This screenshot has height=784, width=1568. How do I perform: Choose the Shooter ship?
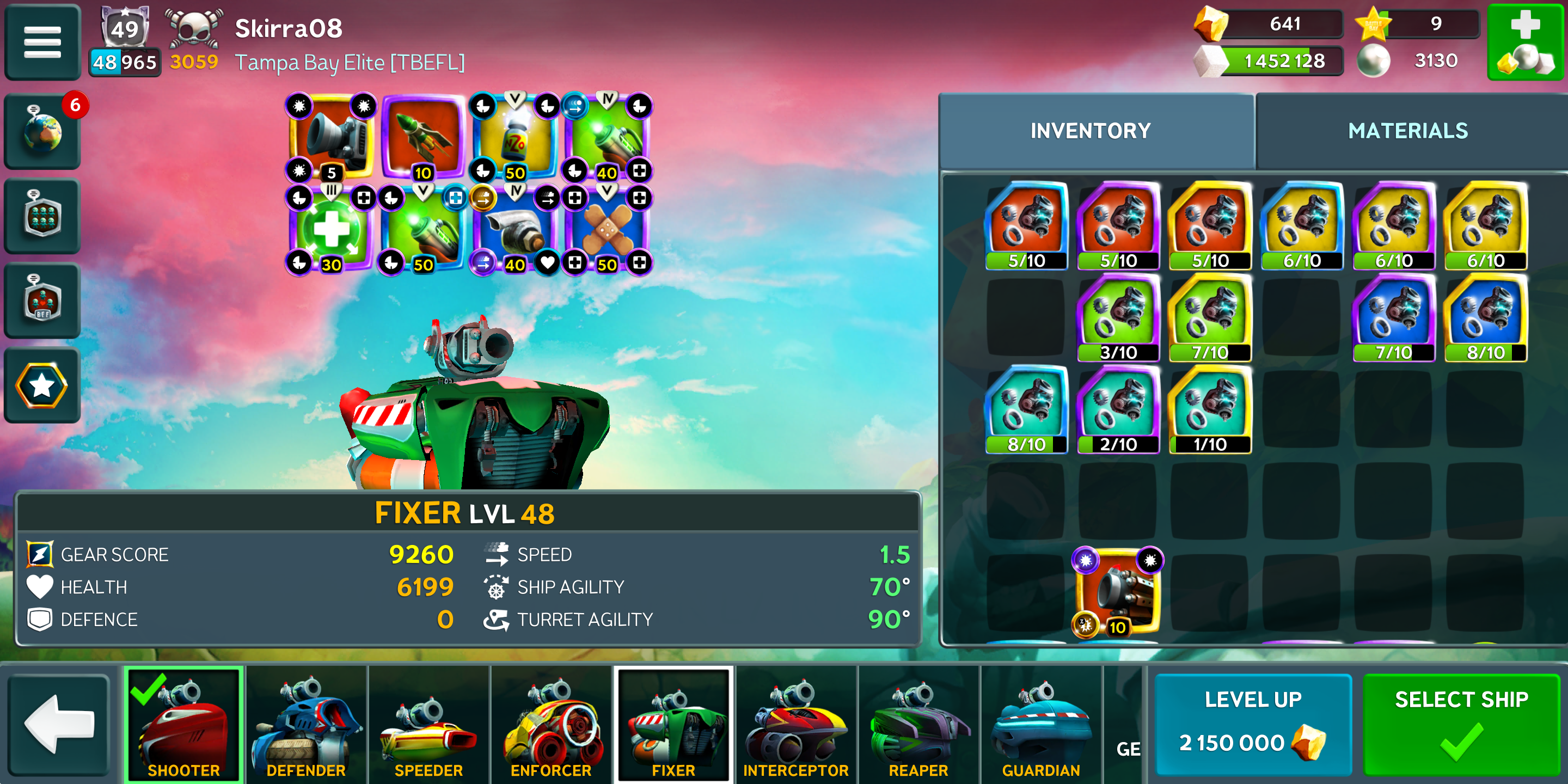183,724
